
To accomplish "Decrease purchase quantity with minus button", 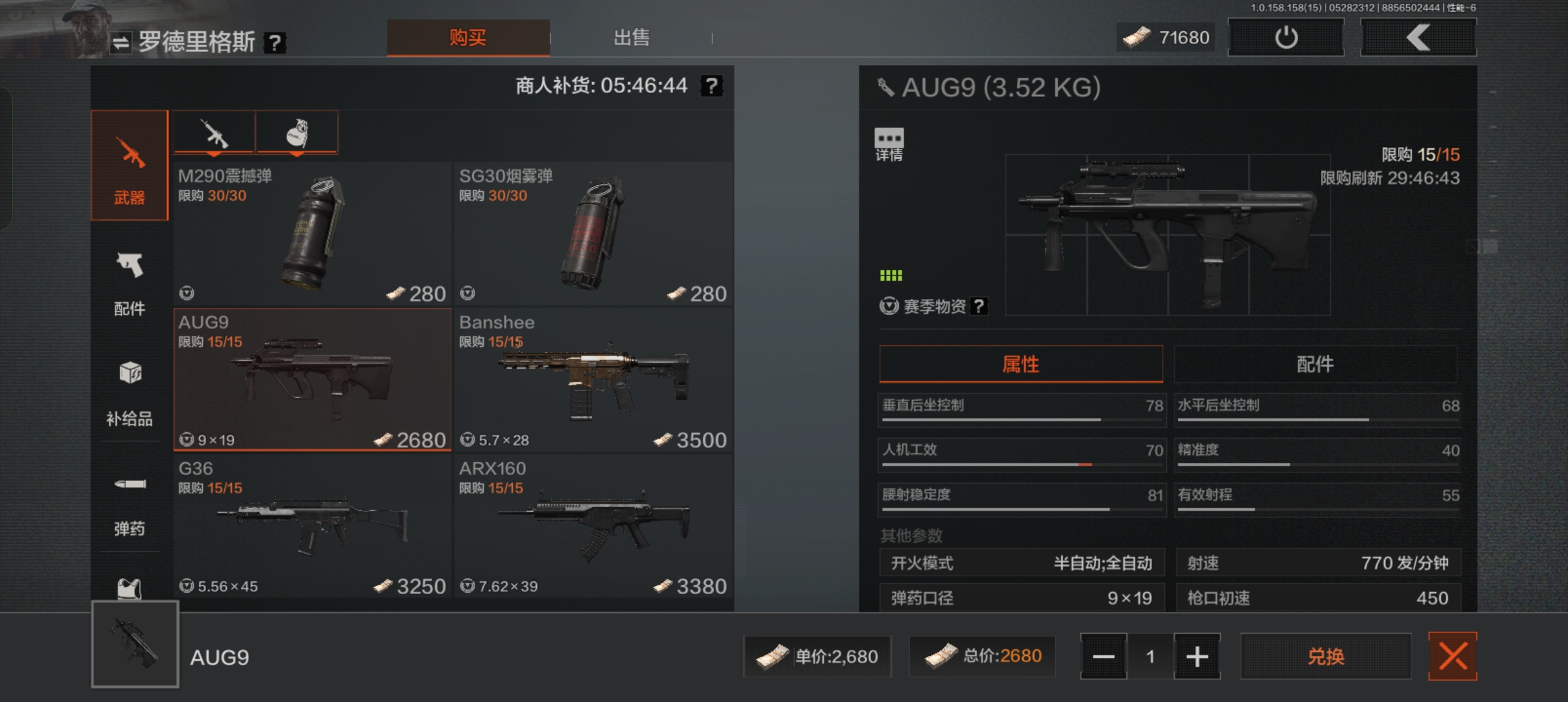I will [1104, 656].
